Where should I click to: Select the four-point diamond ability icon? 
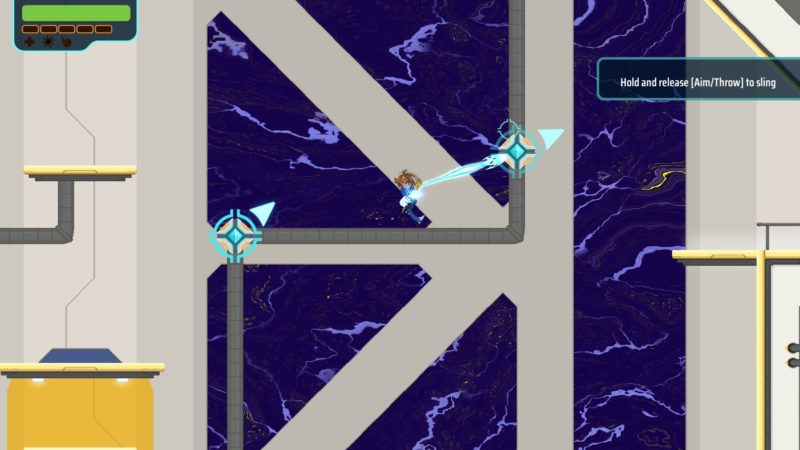(x=29, y=42)
